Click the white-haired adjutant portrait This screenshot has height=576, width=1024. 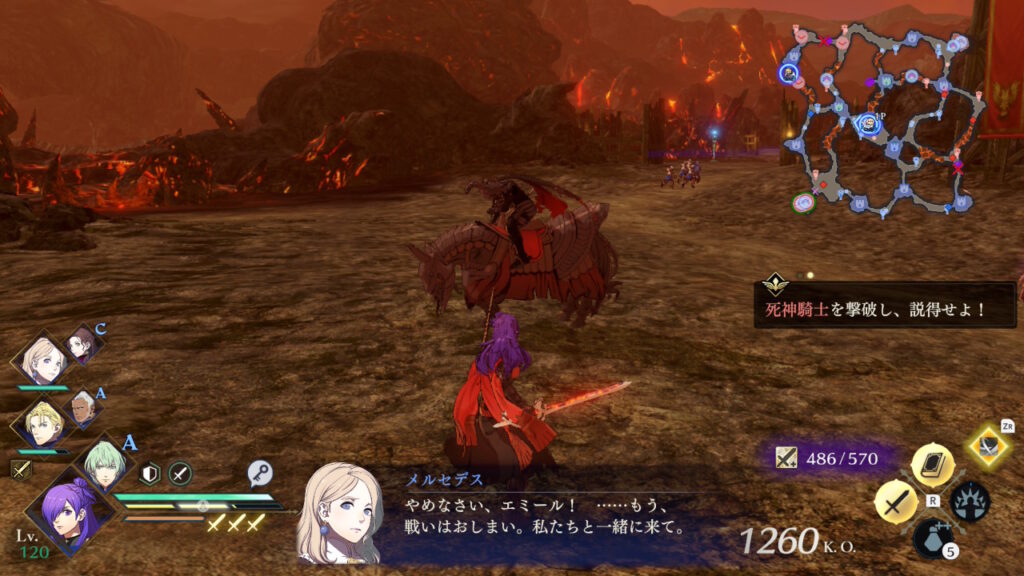85,407
